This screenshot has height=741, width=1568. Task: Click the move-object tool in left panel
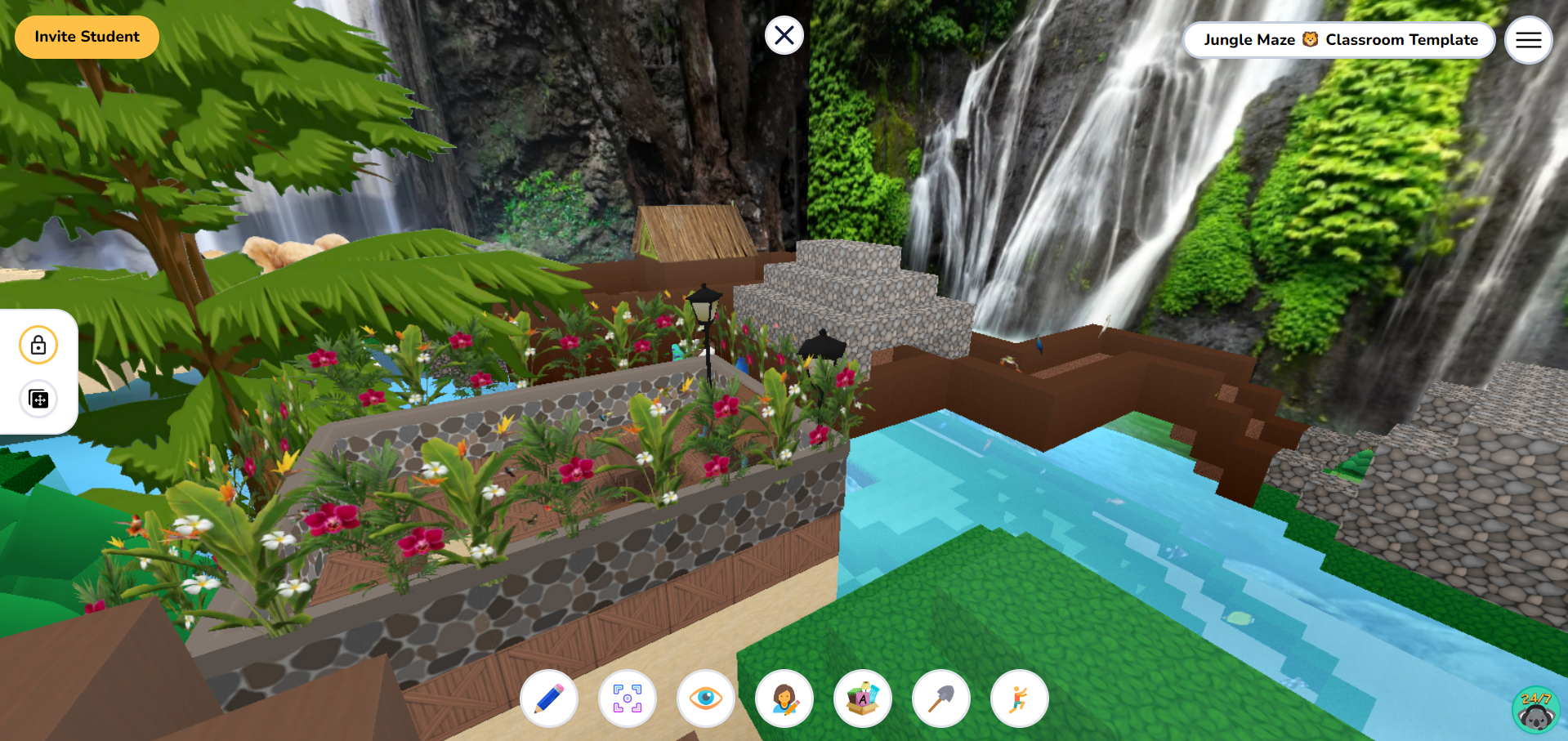pyautogui.click(x=38, y=400)
